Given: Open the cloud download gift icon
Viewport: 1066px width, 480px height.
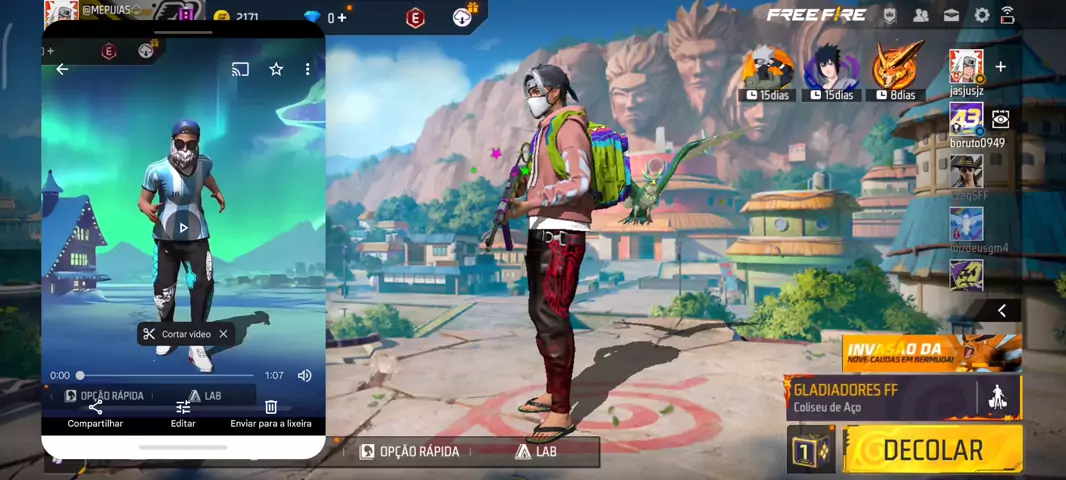Looking at the screenshot, I should coord(463,17).
